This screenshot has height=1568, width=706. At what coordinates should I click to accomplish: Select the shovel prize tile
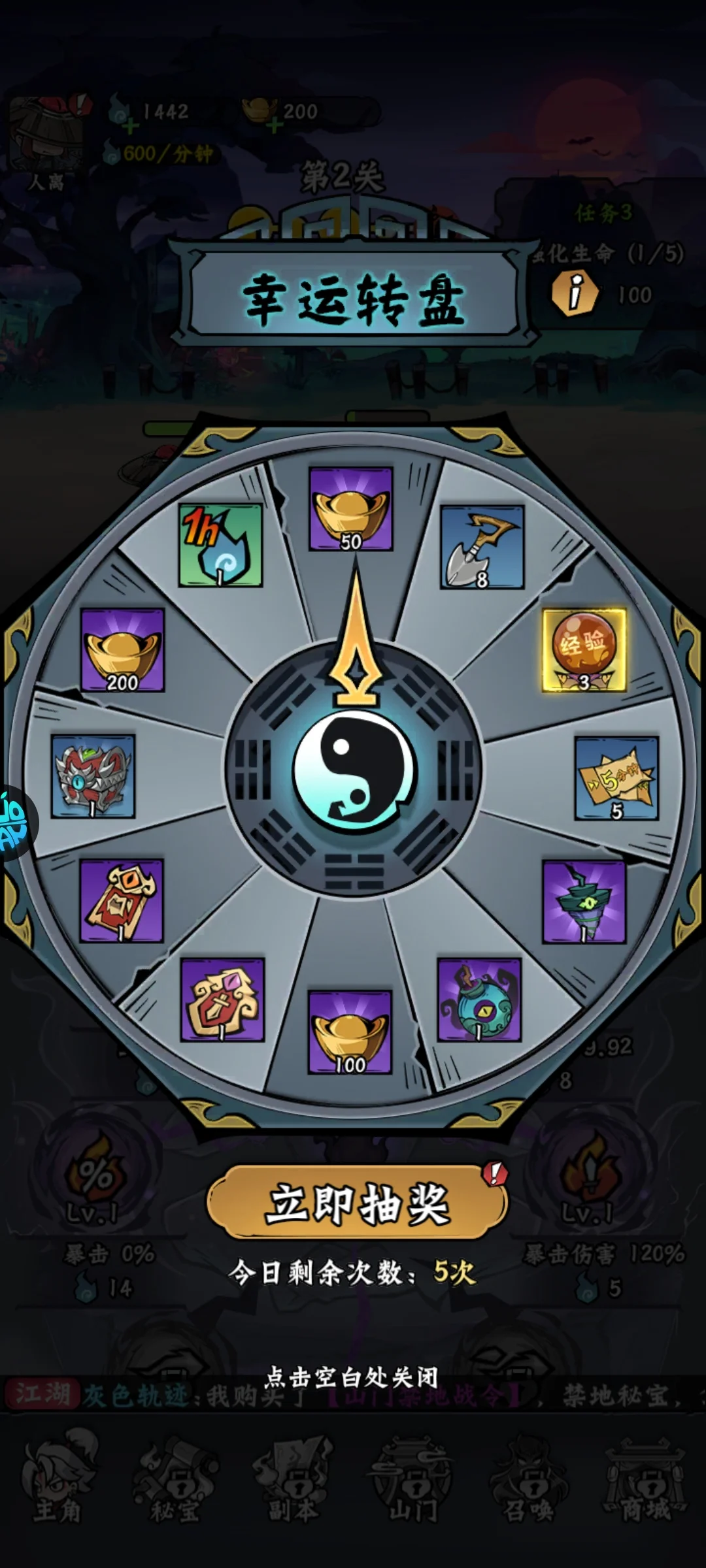(x=482, y=547)
